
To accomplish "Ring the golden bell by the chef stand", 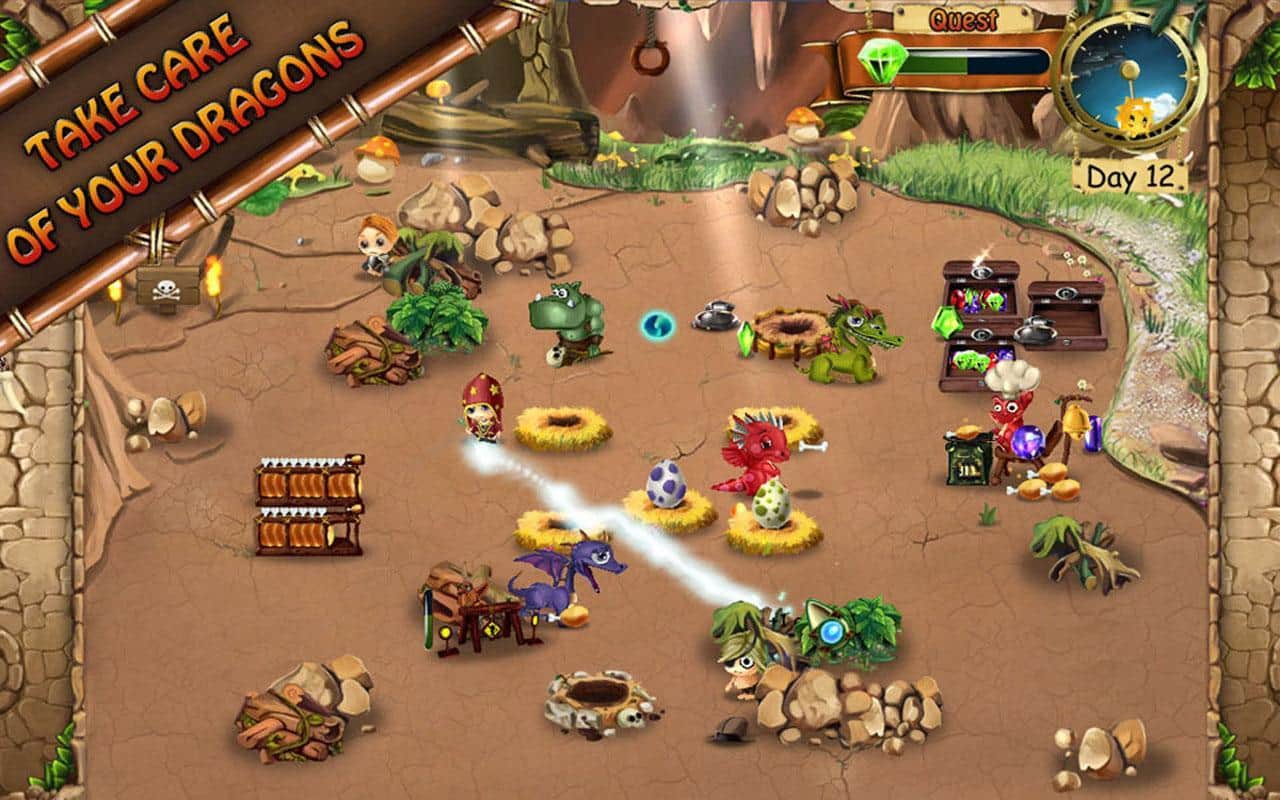I will click(1077, 424).
